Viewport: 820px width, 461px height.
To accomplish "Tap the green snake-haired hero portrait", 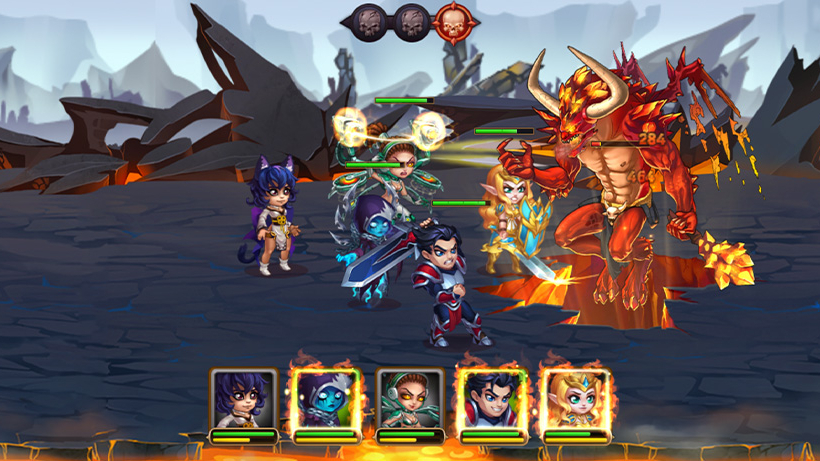I will pos(410,399).
